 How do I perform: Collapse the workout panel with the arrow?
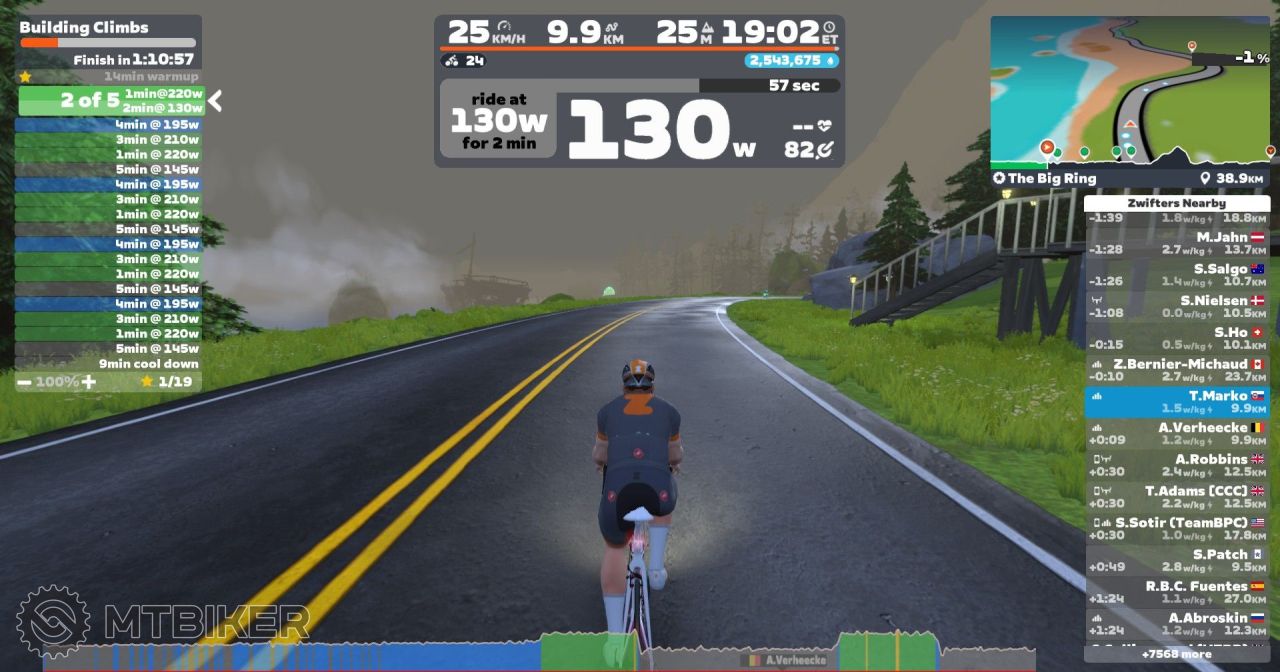pyautogui.click(x=214, y=100)
